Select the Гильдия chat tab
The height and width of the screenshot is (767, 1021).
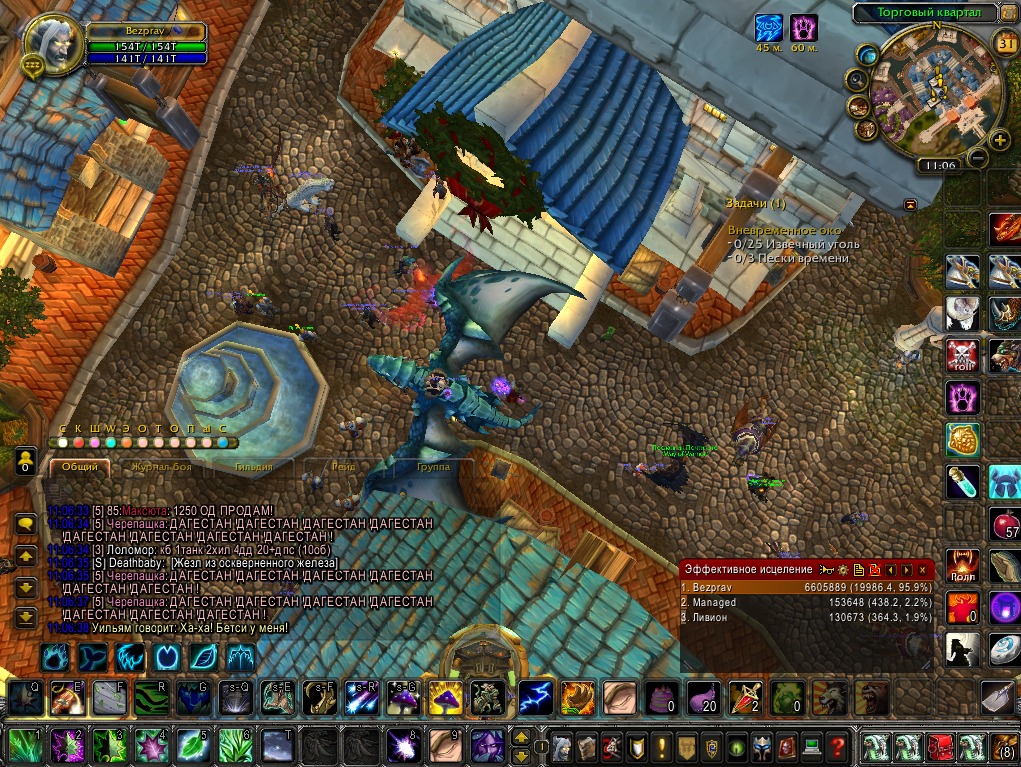pyautogui.click(x=252, y=466)
